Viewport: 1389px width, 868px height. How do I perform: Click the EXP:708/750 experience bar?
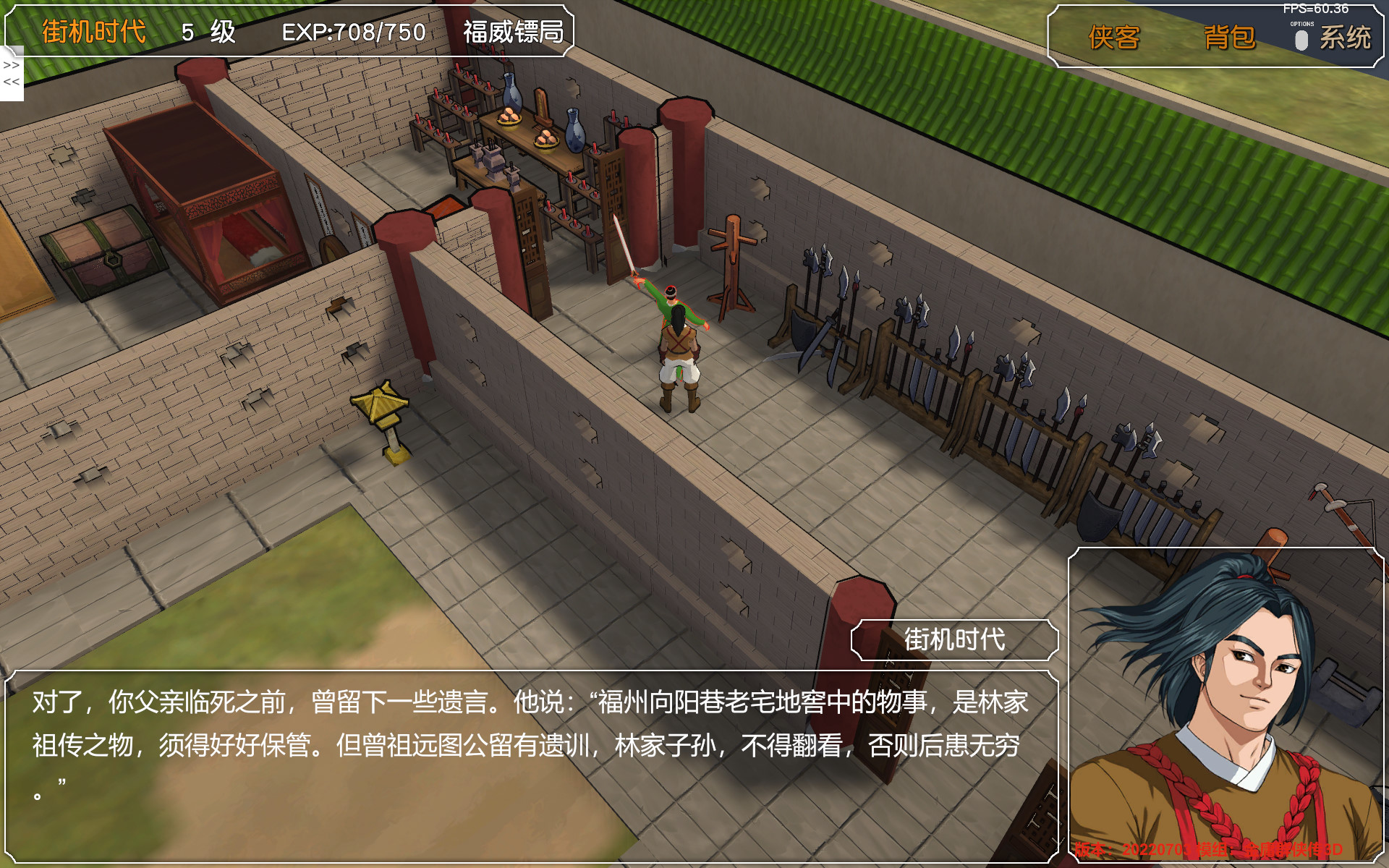pos(352,31)
